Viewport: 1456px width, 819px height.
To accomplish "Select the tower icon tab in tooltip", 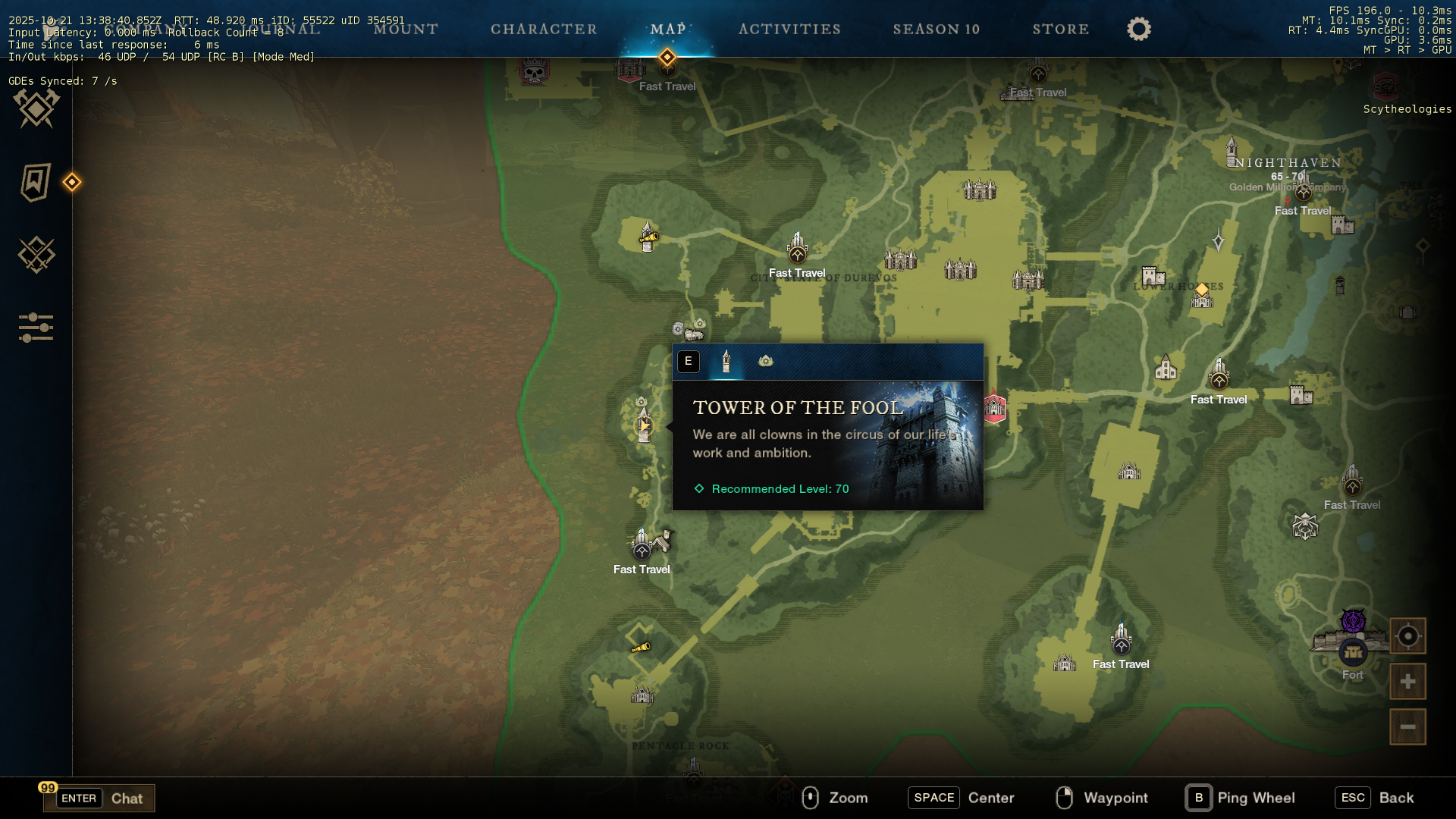I will (x=726, y=362).
